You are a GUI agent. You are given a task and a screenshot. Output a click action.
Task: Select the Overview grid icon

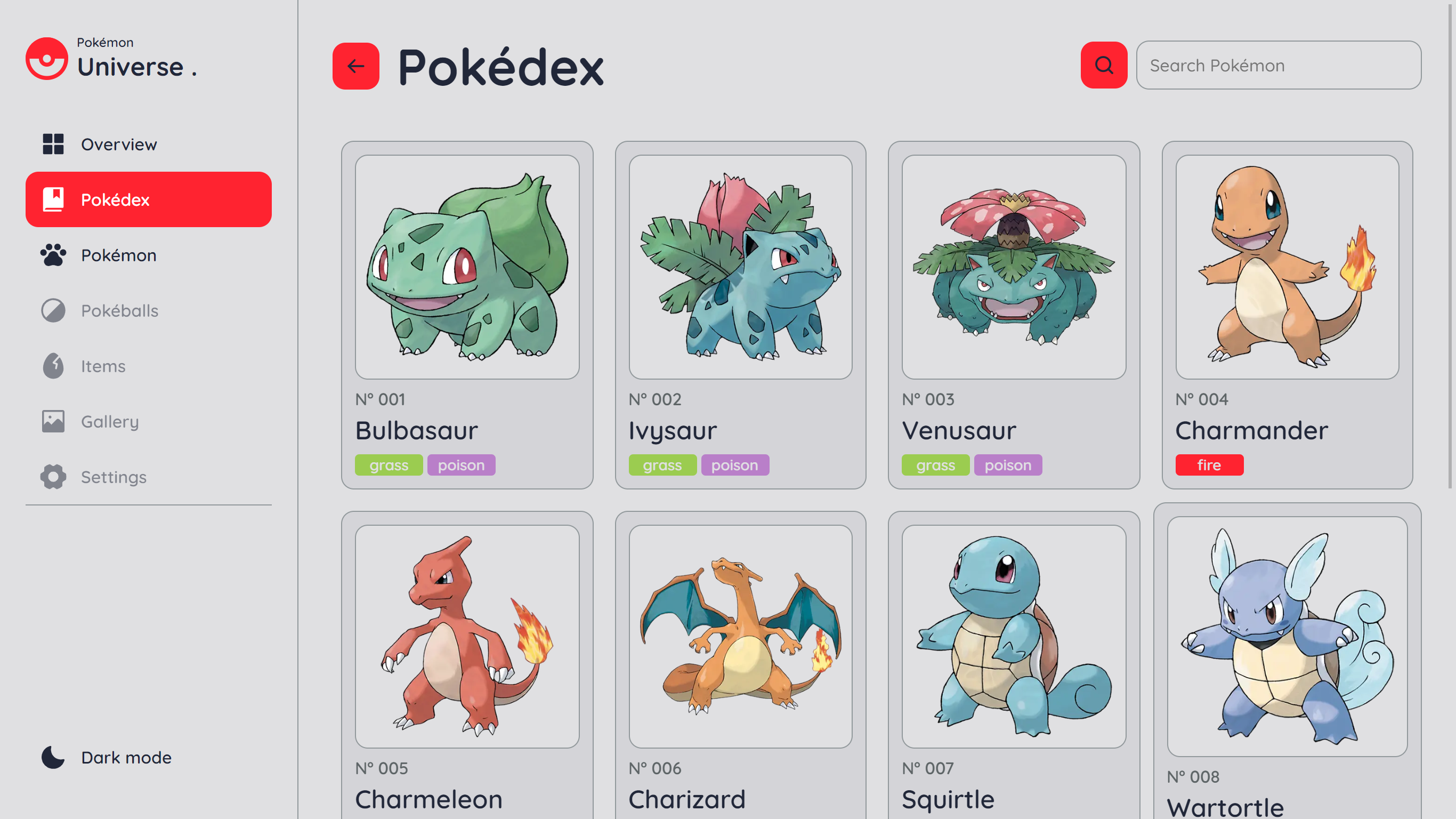click(x=52, y=144)
